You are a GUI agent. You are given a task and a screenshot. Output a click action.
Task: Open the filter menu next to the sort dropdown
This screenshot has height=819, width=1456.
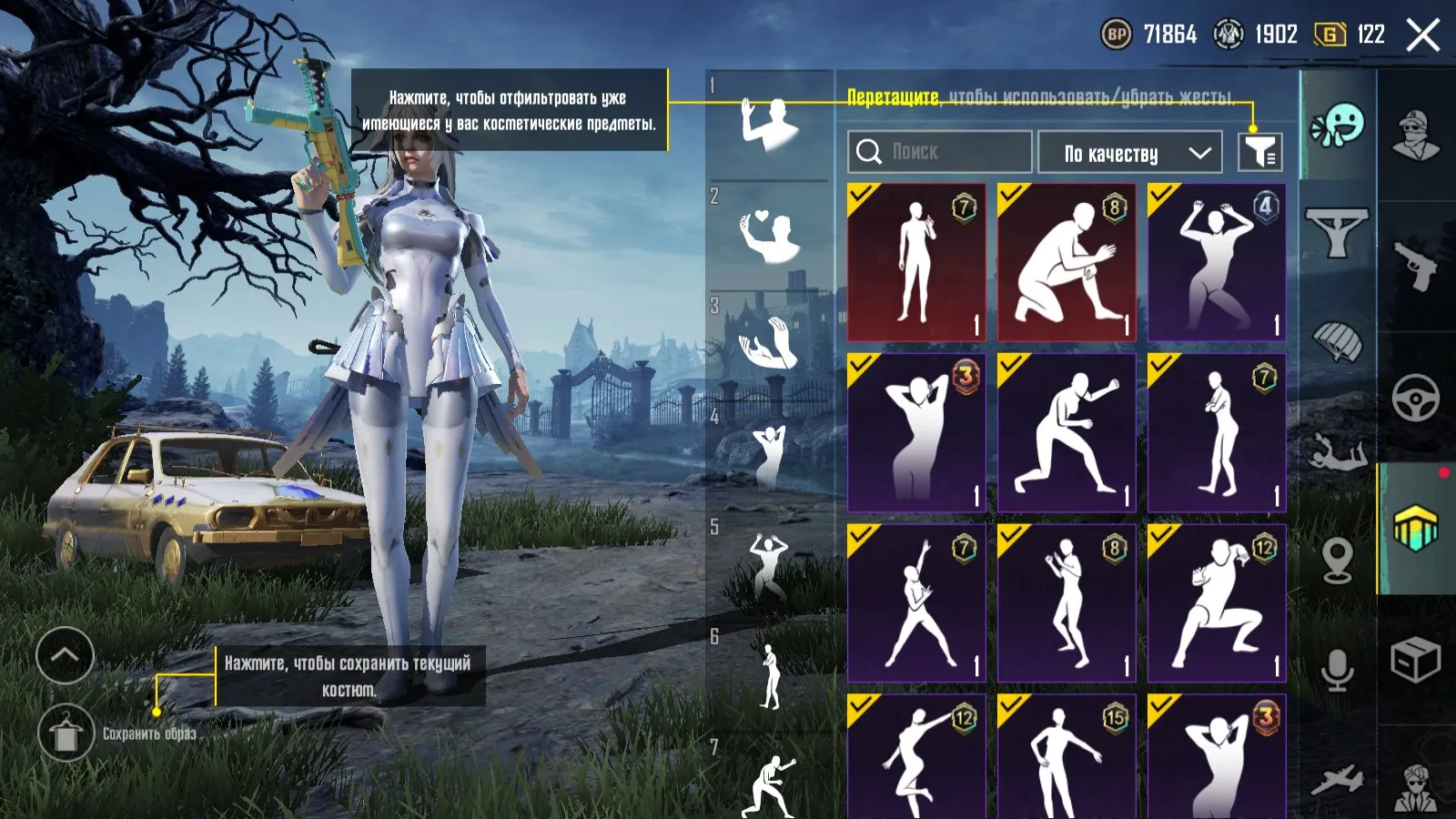(1260, 152)
